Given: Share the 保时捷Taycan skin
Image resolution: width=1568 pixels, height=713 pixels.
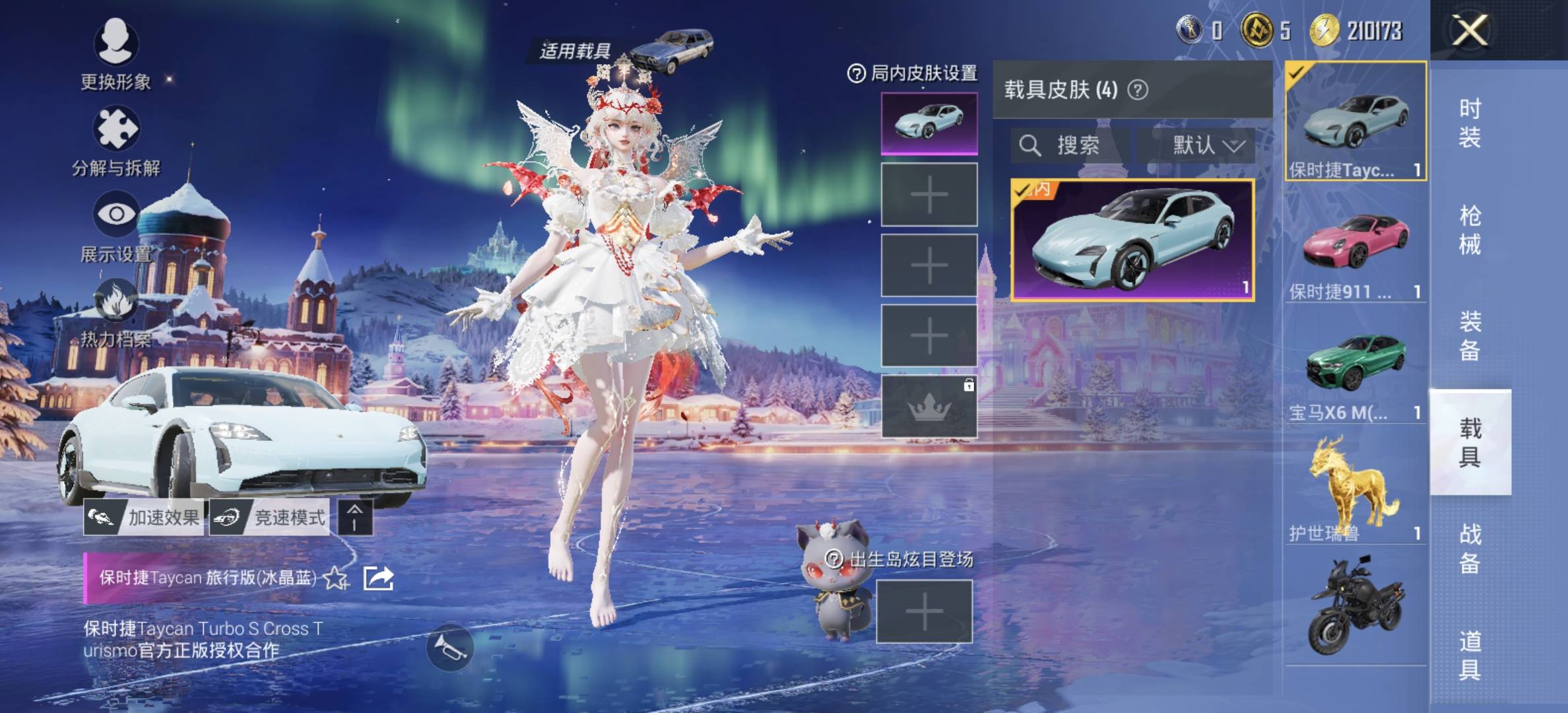Looking at the screenshot, I should 379,578.
